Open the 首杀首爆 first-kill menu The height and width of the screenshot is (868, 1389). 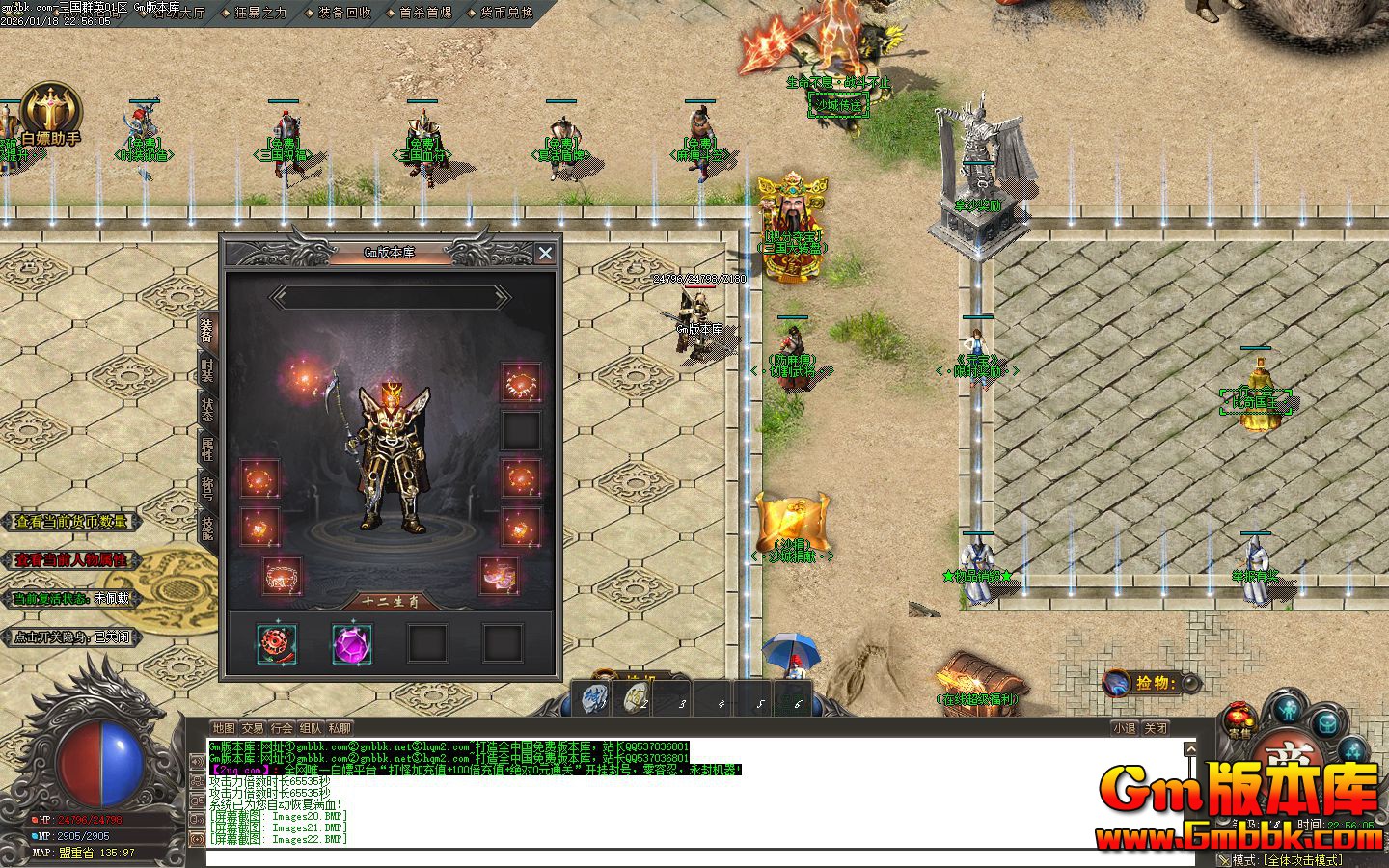click(x=424, y=13)
